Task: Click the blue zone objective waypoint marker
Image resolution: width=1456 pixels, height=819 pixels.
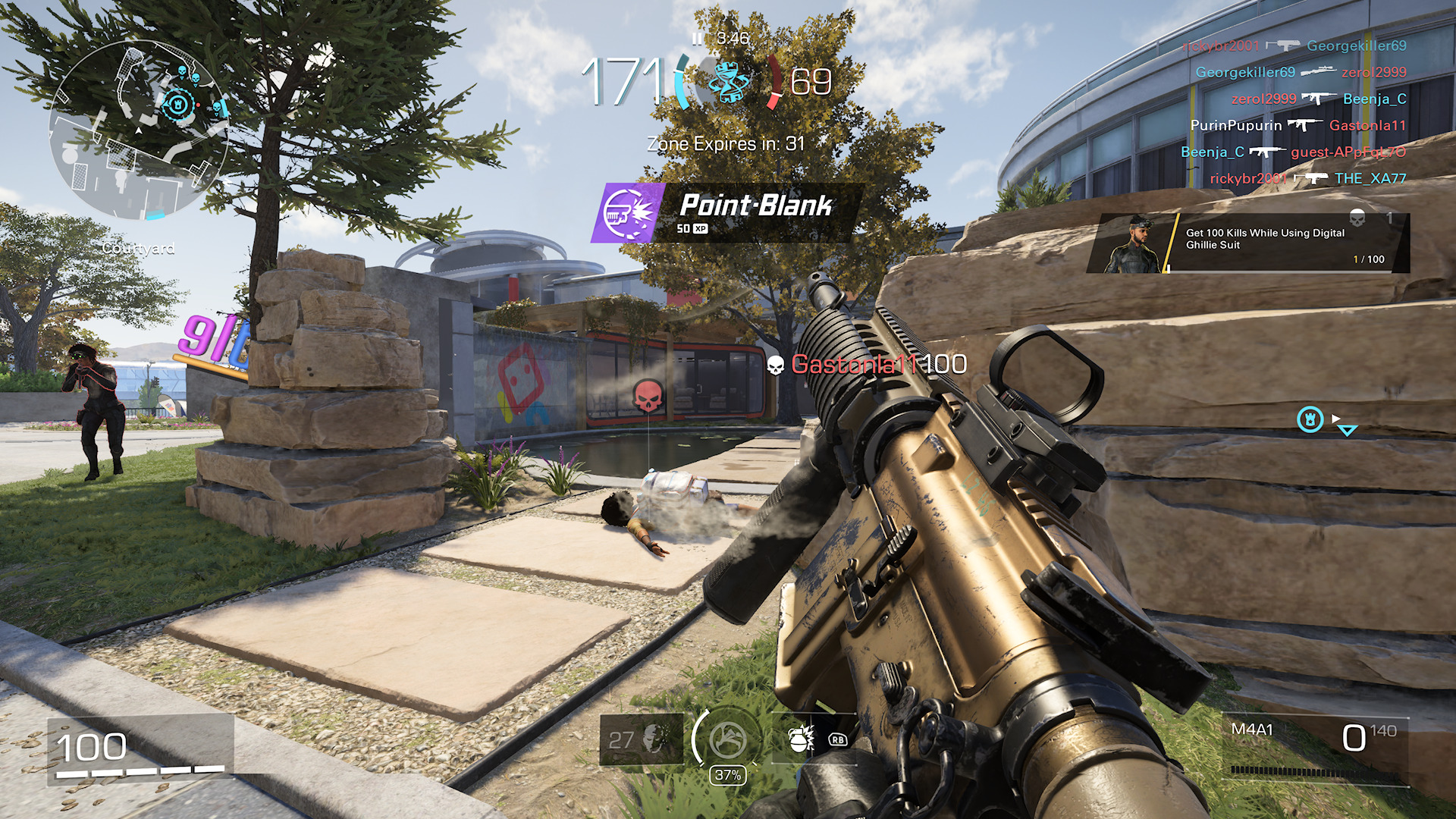Action: tap(1310, 419)
